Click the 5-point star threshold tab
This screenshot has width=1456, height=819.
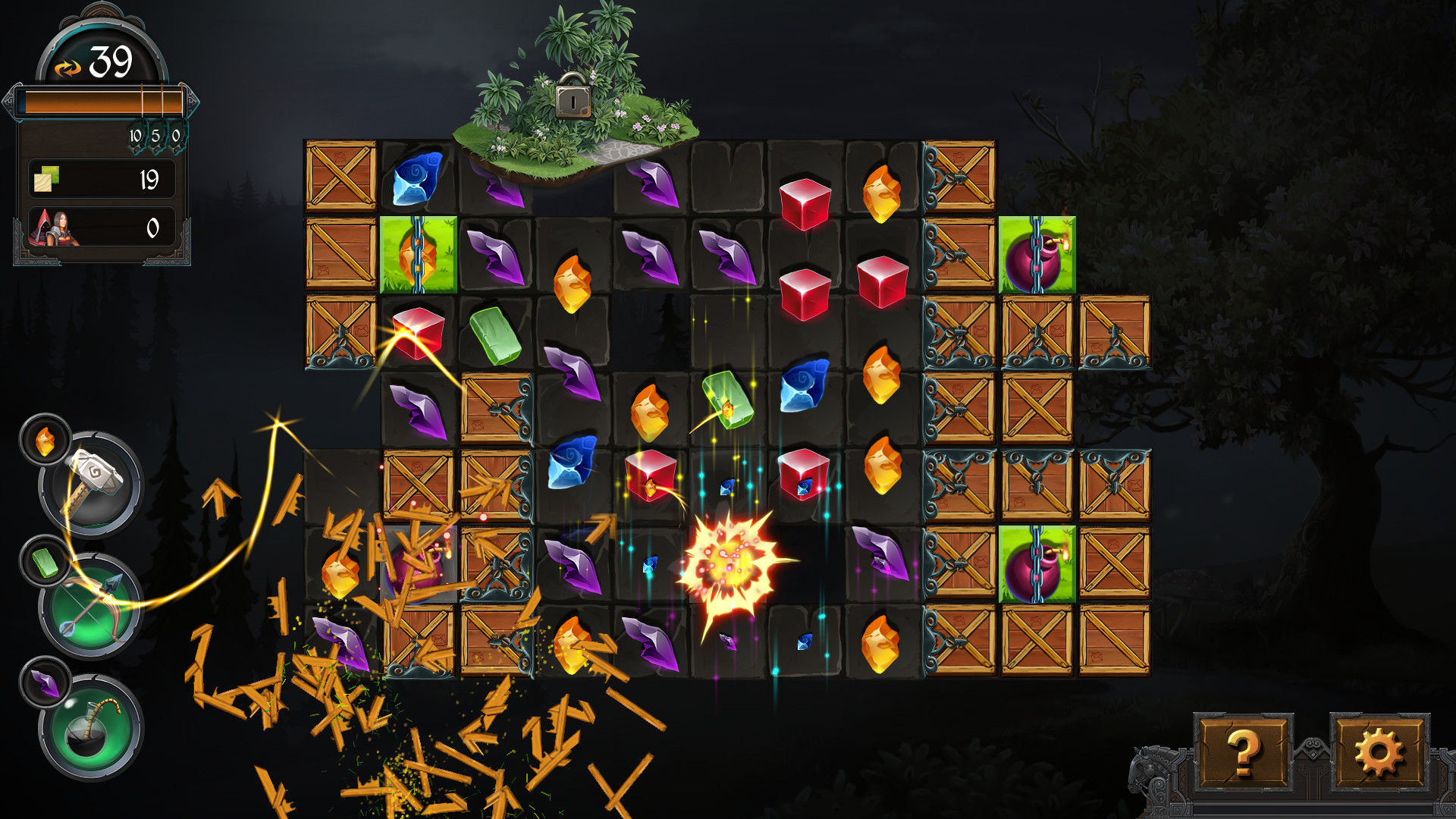tap(157, 136)
